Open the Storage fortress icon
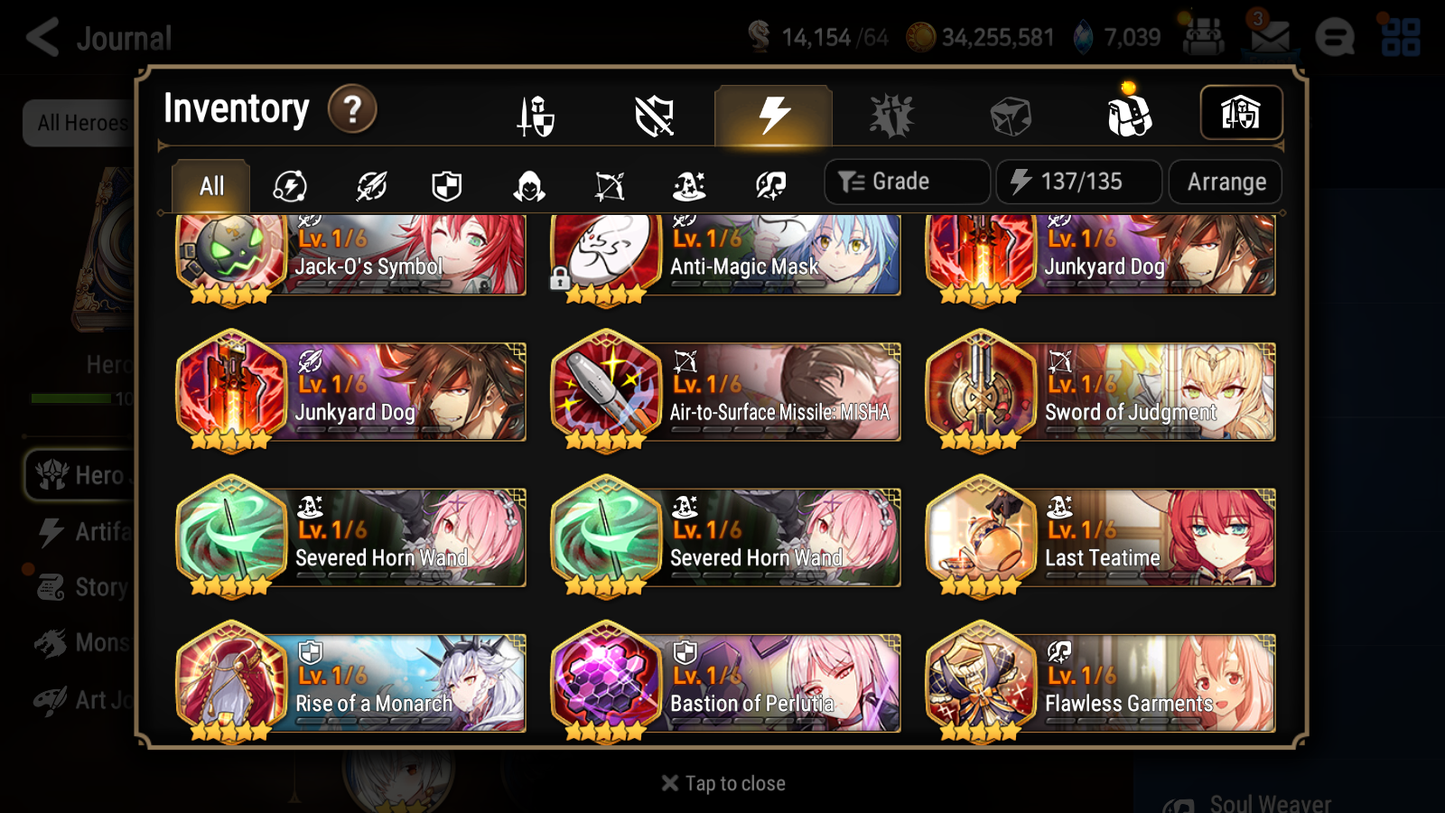Viewport: 1445px width, 813px height. [x=1241, y=113]
